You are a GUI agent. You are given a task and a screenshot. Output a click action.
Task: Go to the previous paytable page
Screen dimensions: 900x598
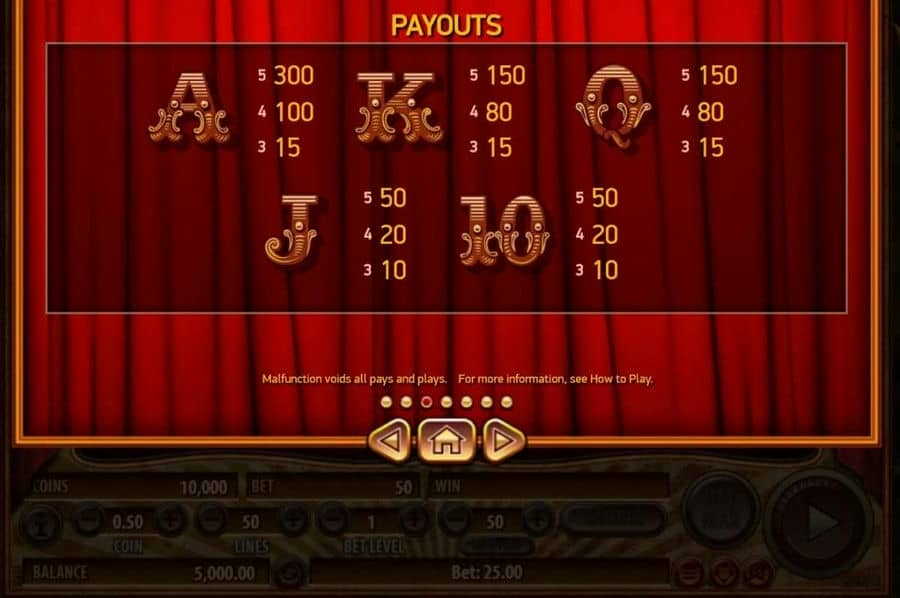tap(391, 440)
